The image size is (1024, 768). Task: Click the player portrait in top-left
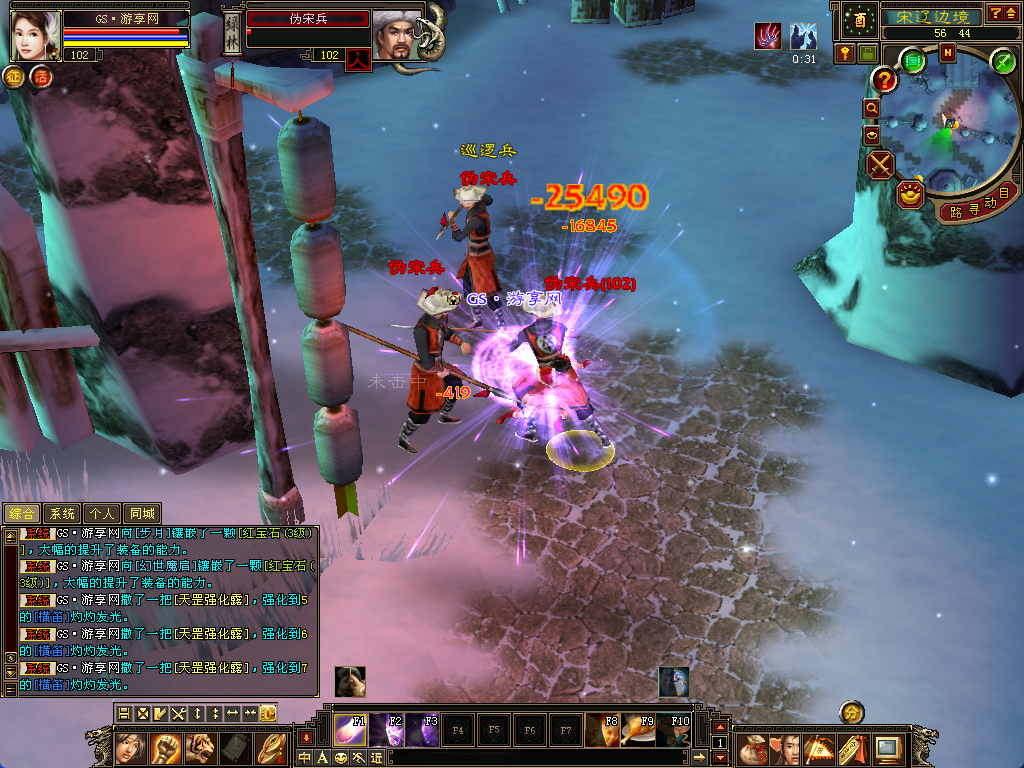click(x=36, y=35)
